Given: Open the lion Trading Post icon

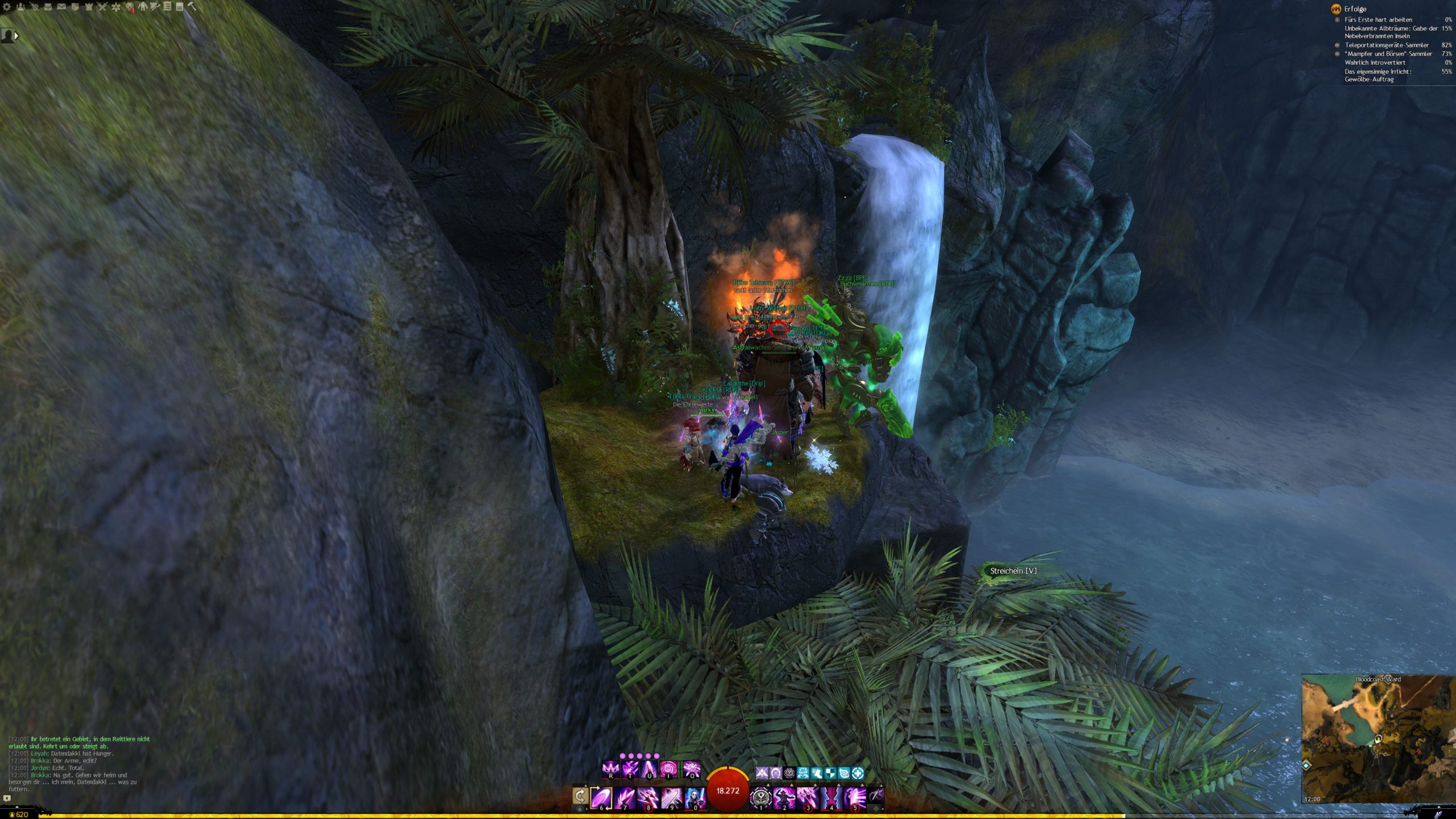Looking at the screenshot, I should point(130,7).
